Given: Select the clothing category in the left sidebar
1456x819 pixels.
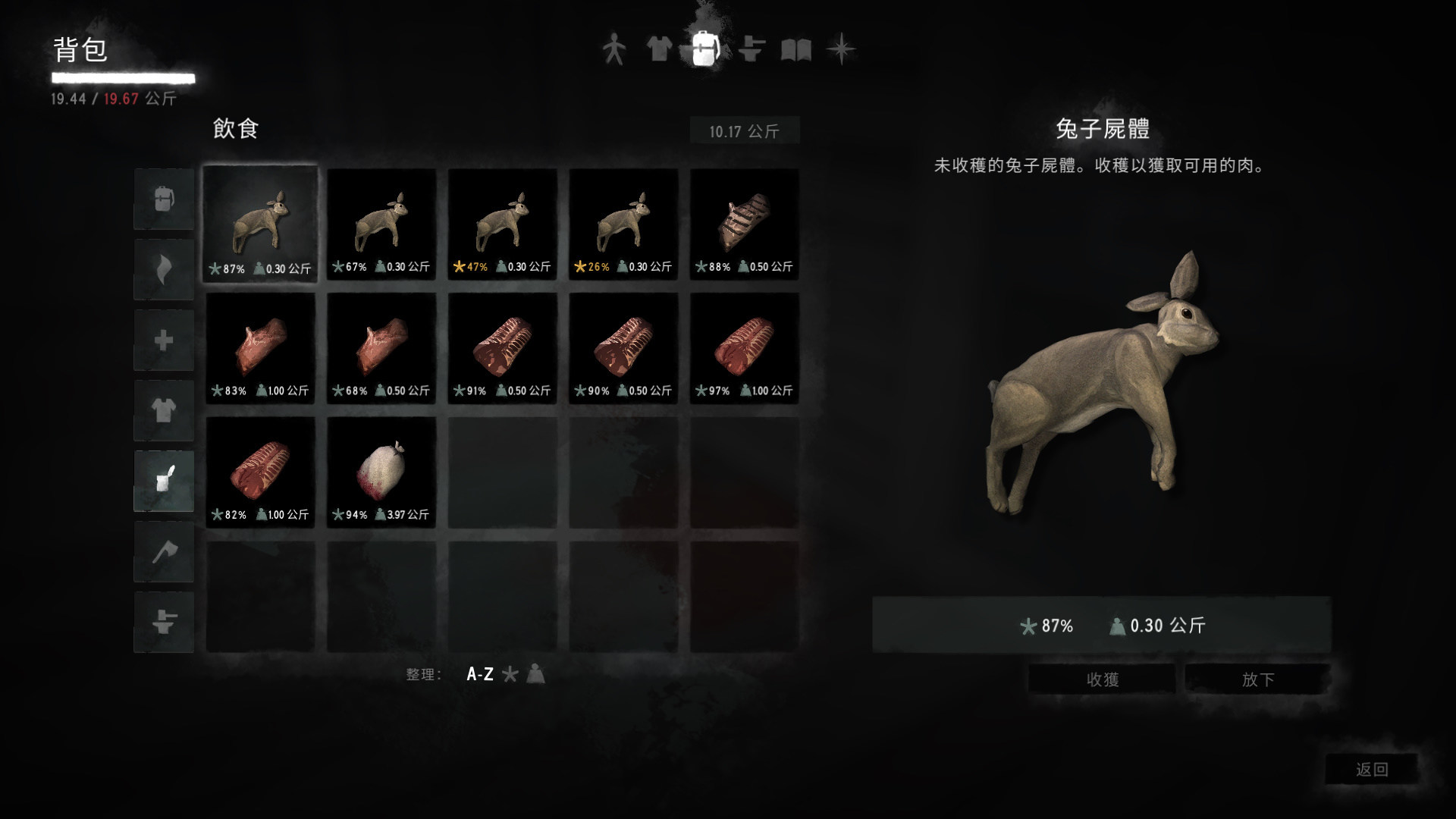Looking at the screenshot, I should tap(163, 410).
